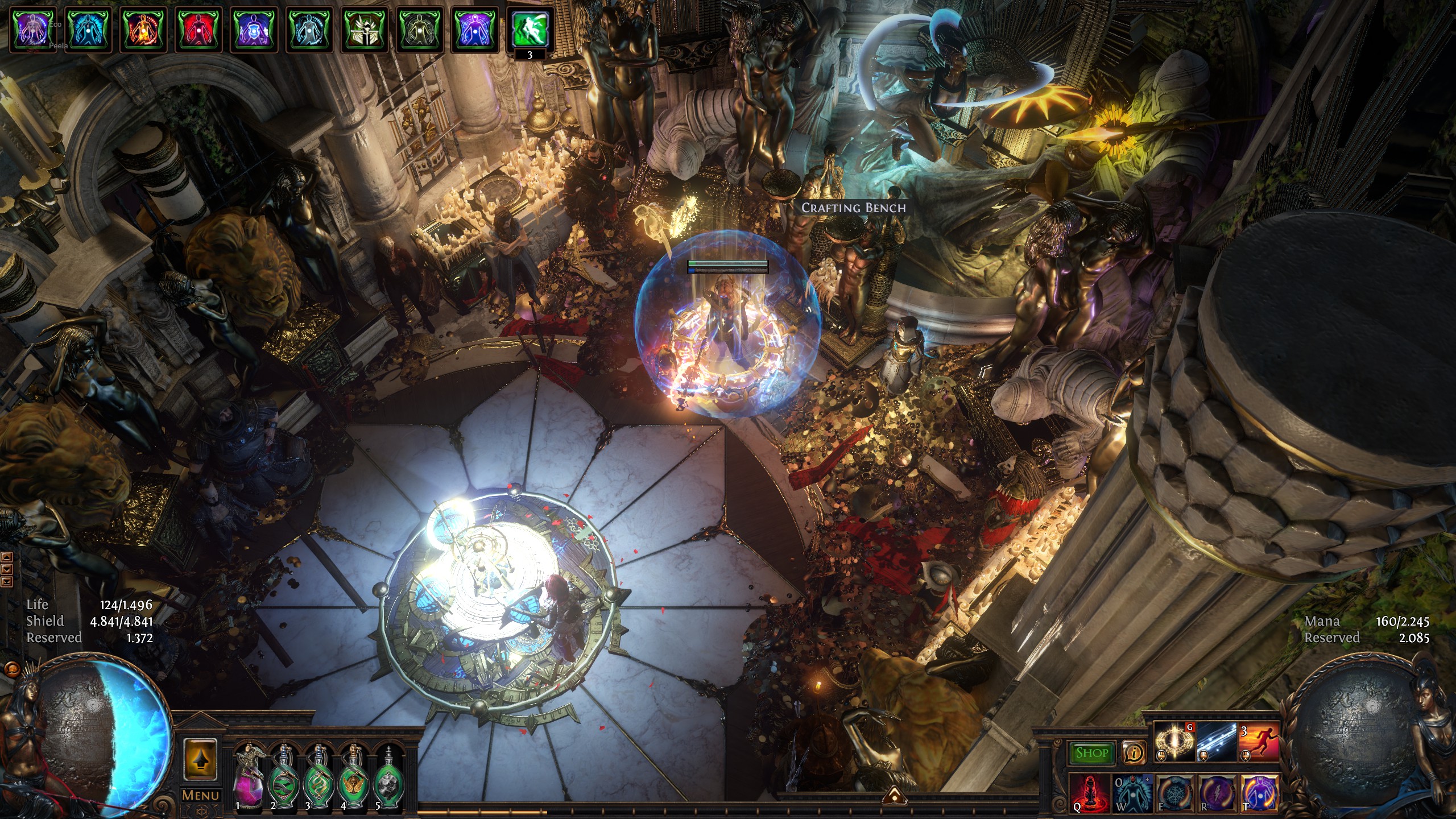The width and height of the screenshot is (1456, 819).
Task: Open the green Shop button
Action: coord(1092,753)
